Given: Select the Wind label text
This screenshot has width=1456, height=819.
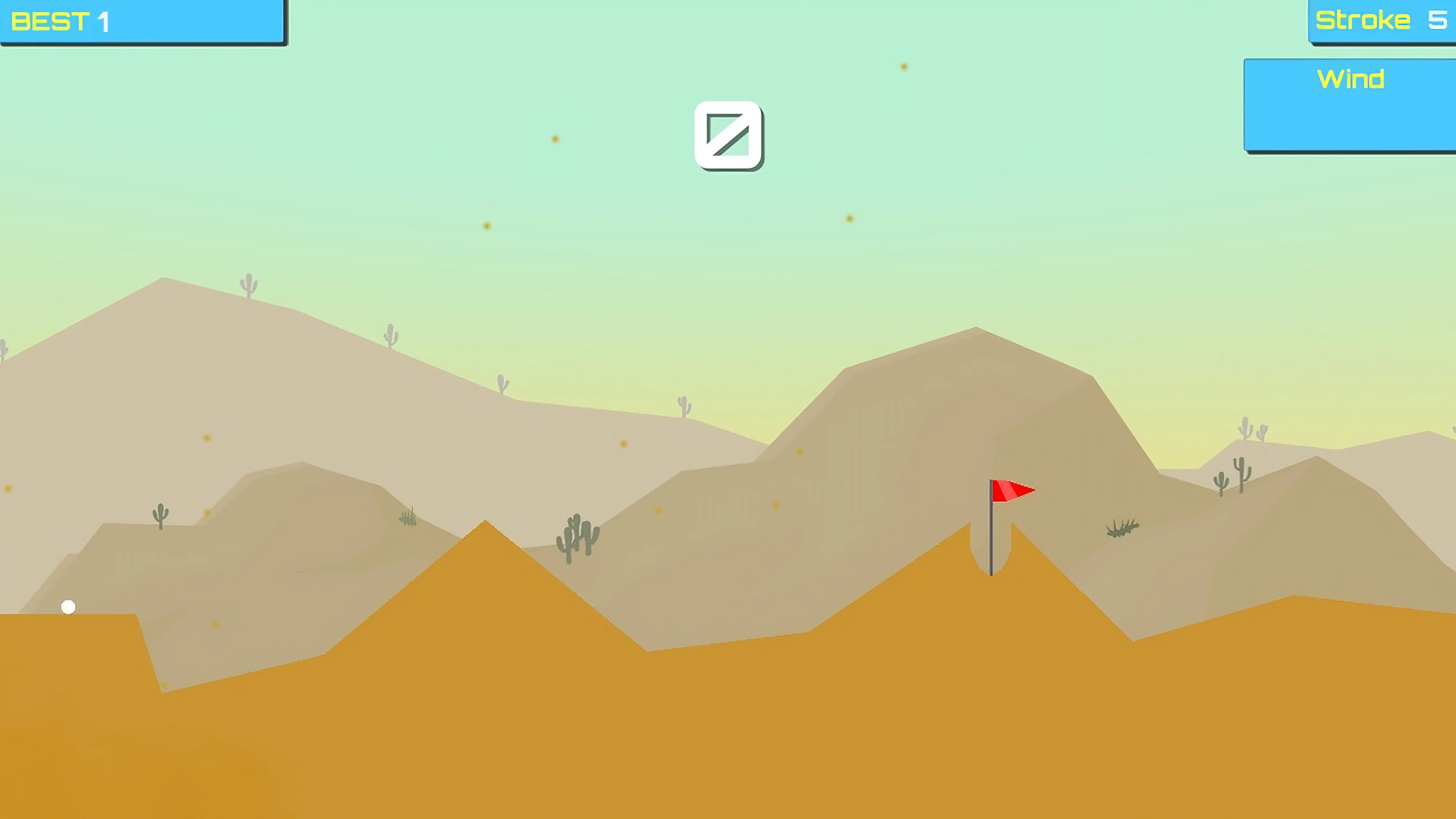Looking at the screenshot, I should coord(1351,79).
